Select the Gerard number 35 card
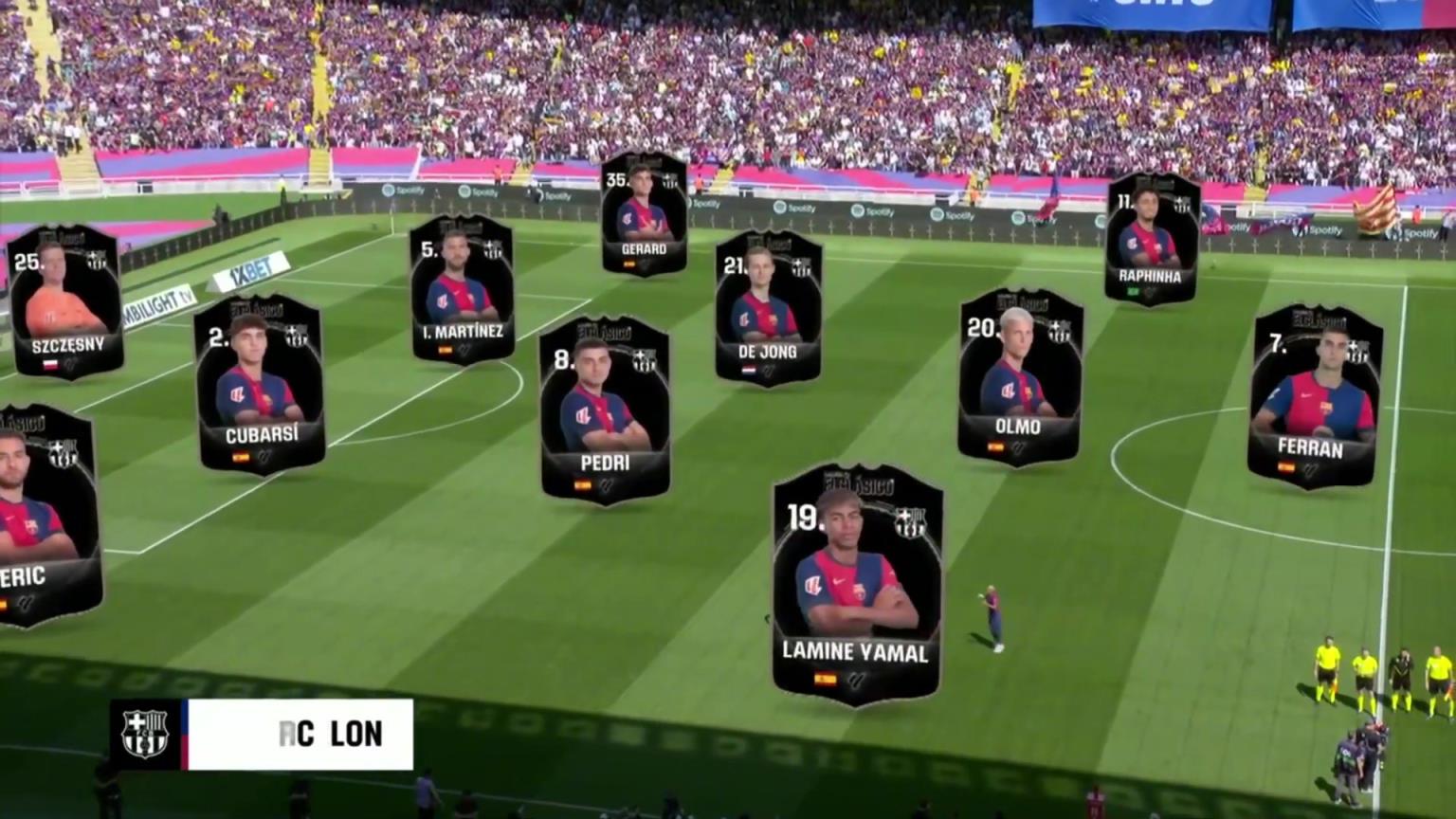The width and height of the screenshot is (1456, 819). pyautogui.click(x=644, y=214)
